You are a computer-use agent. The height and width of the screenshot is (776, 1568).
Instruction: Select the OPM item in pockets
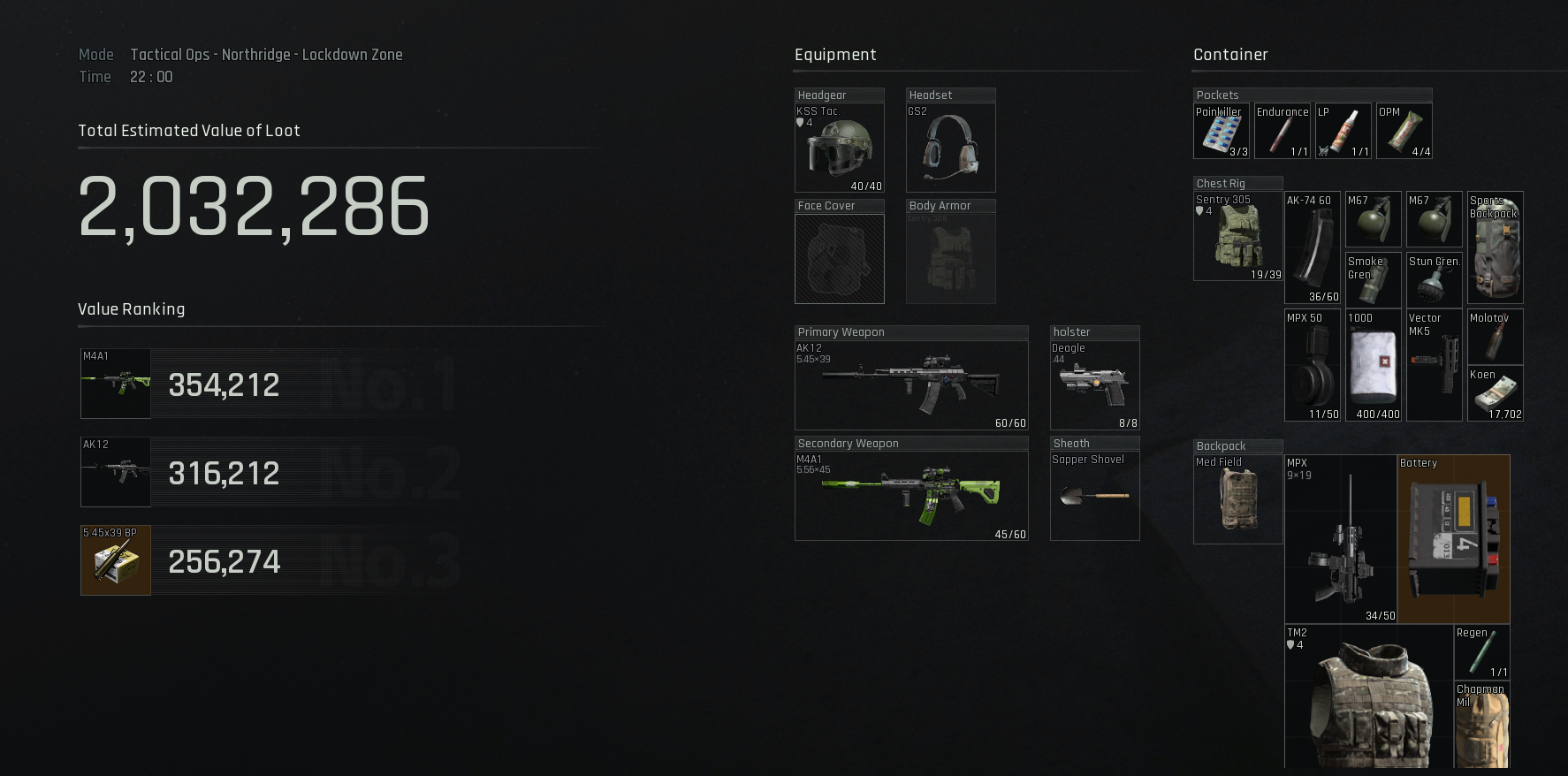(x=1404, y=132)
